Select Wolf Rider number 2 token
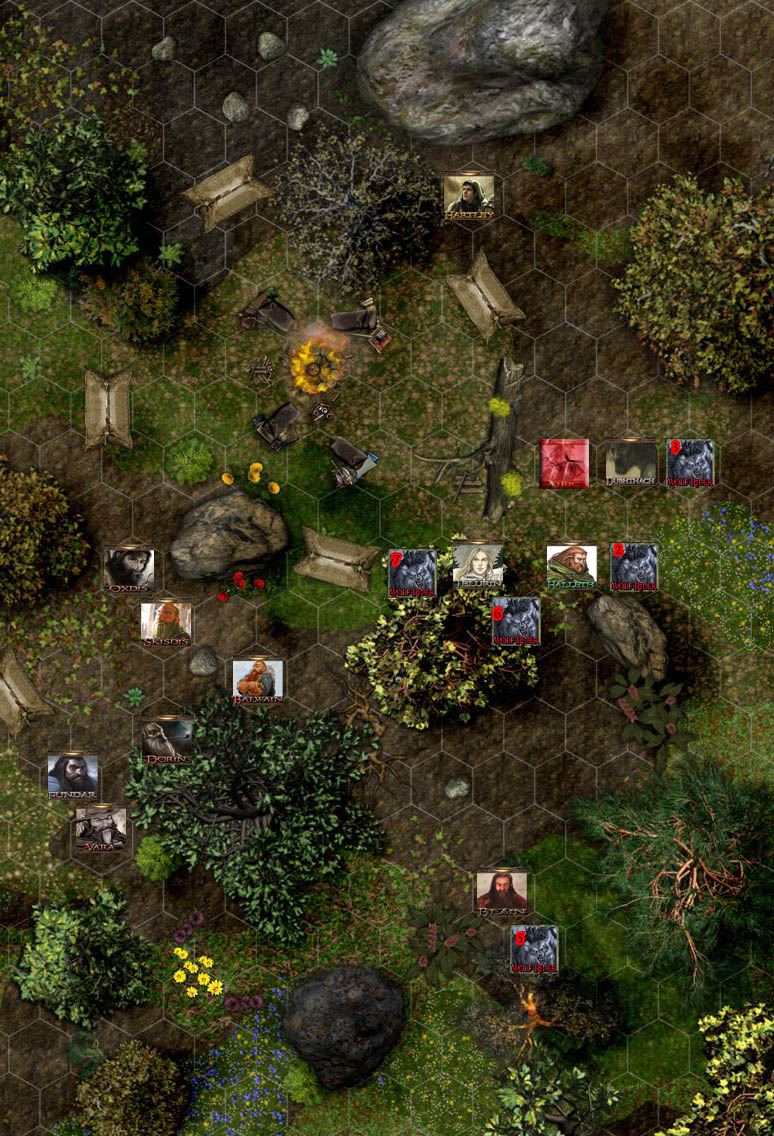774x1136 pixels. click(634, 566)
